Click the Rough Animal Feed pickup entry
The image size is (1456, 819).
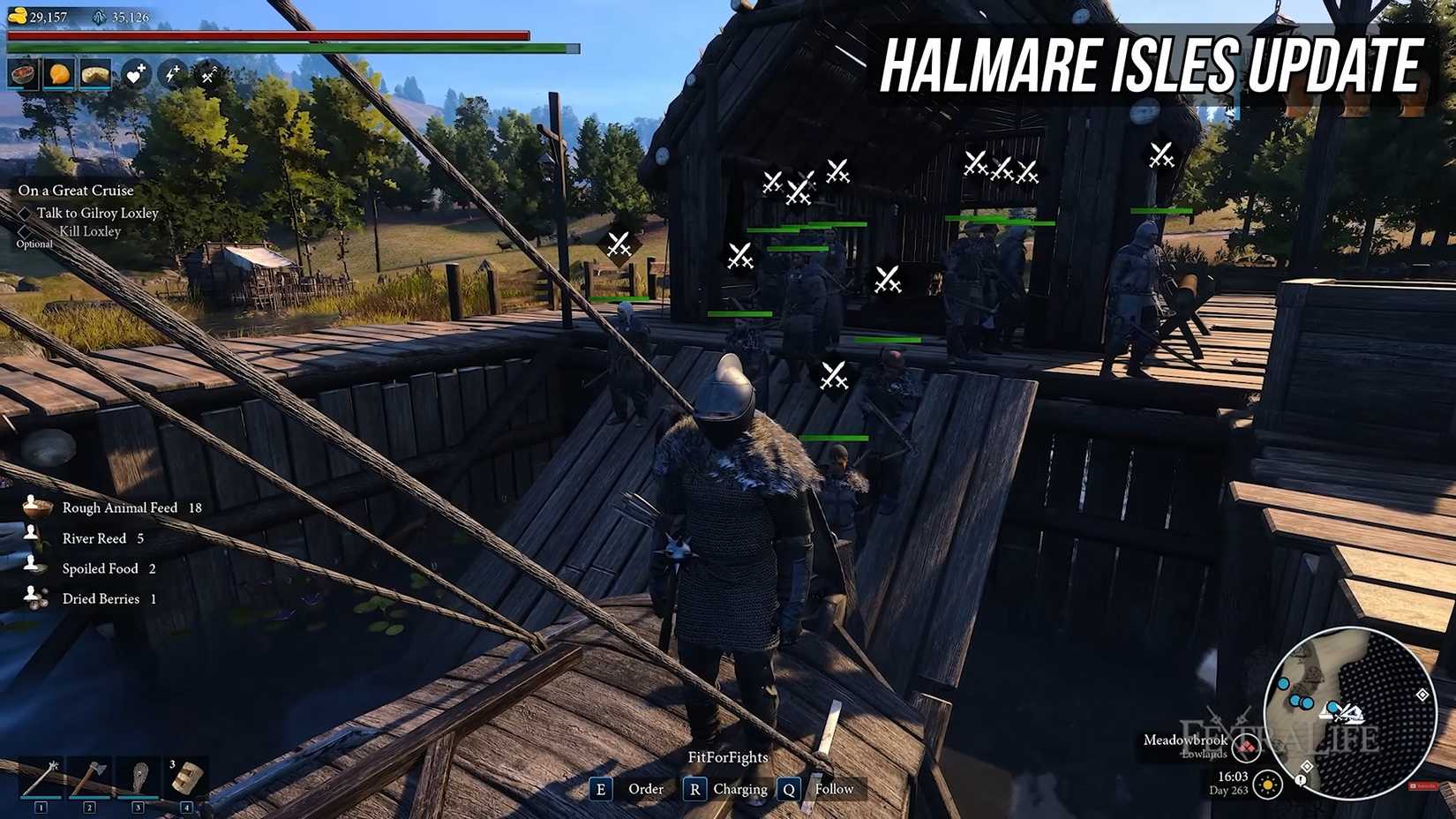click(x=119, y=507)
